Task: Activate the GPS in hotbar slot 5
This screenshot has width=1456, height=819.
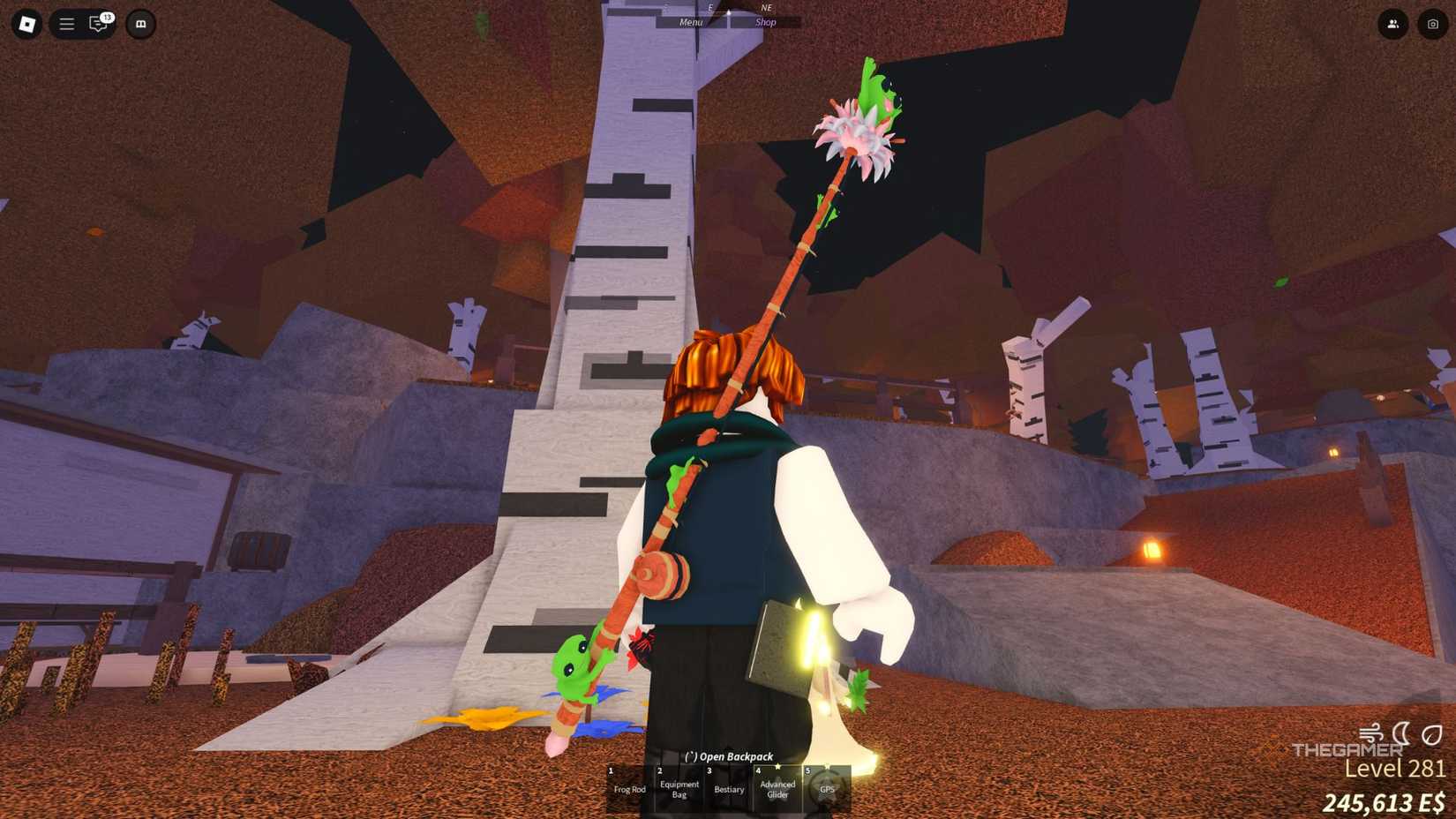Action: pos(827,789)
